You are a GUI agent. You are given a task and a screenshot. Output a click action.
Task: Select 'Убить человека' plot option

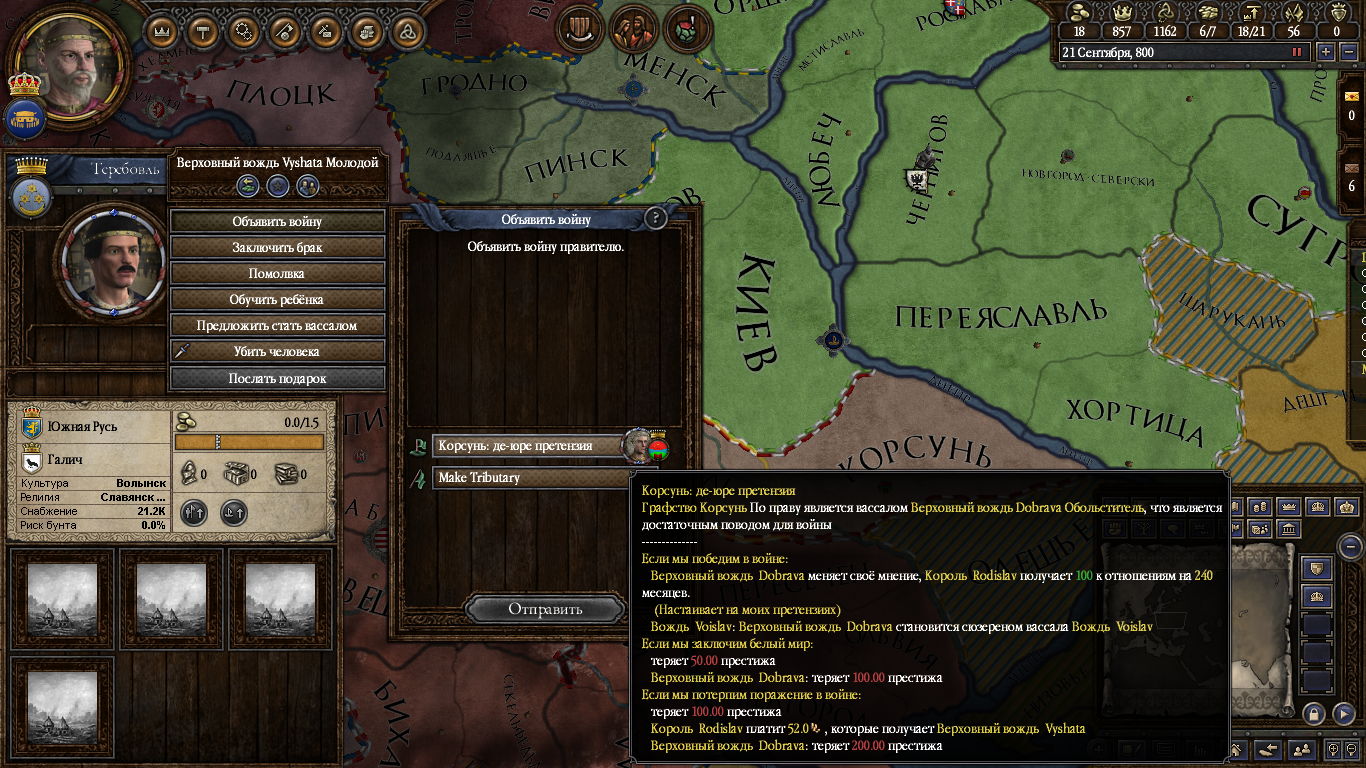pos(277,351)
